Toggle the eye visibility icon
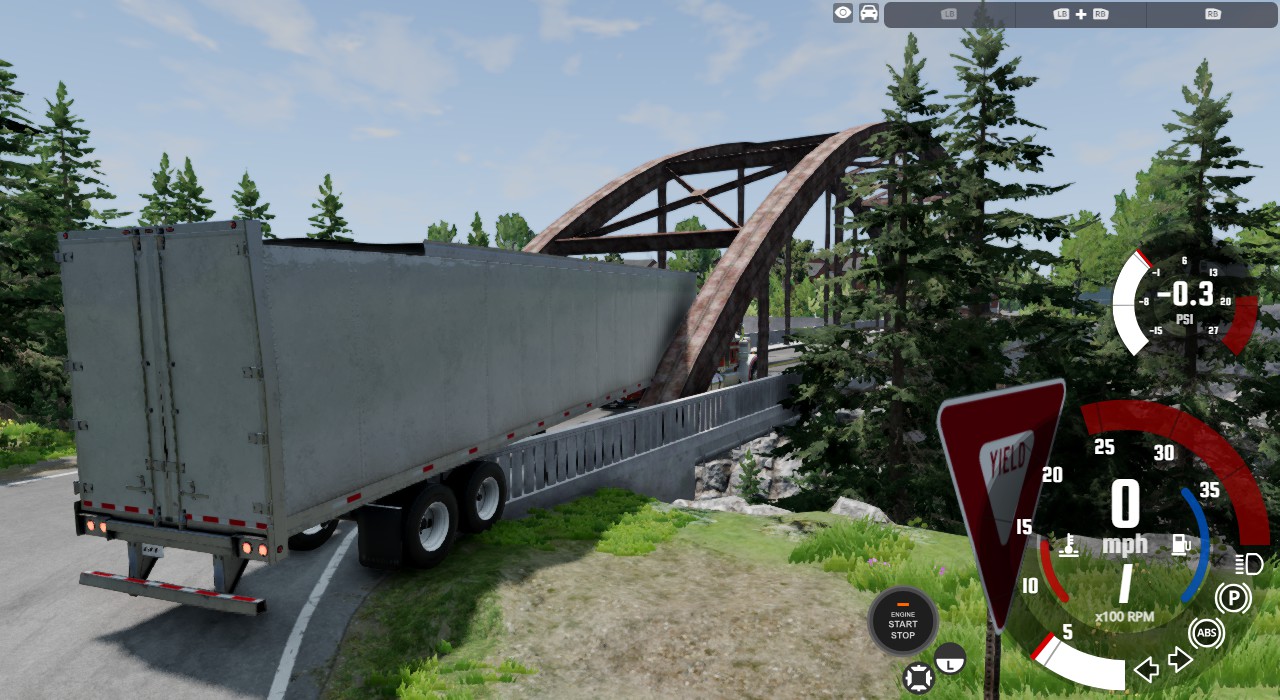Image resolution: width=1280 pixels, height=700 pixels. tap(843, 13)
